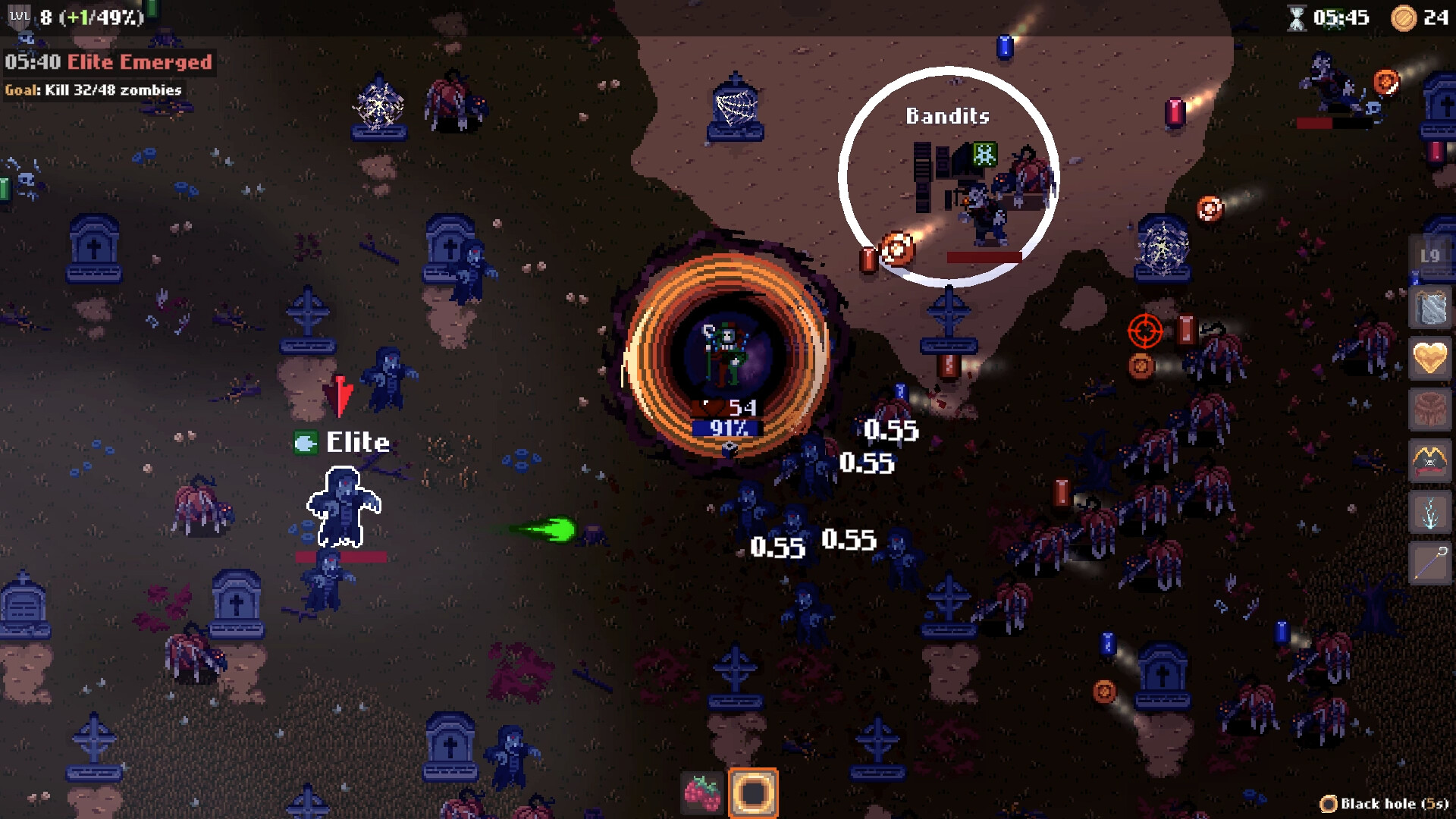1456x819 pixels.
Task: Click the curved staff weapon icon
Action: tap(1430, 563)
